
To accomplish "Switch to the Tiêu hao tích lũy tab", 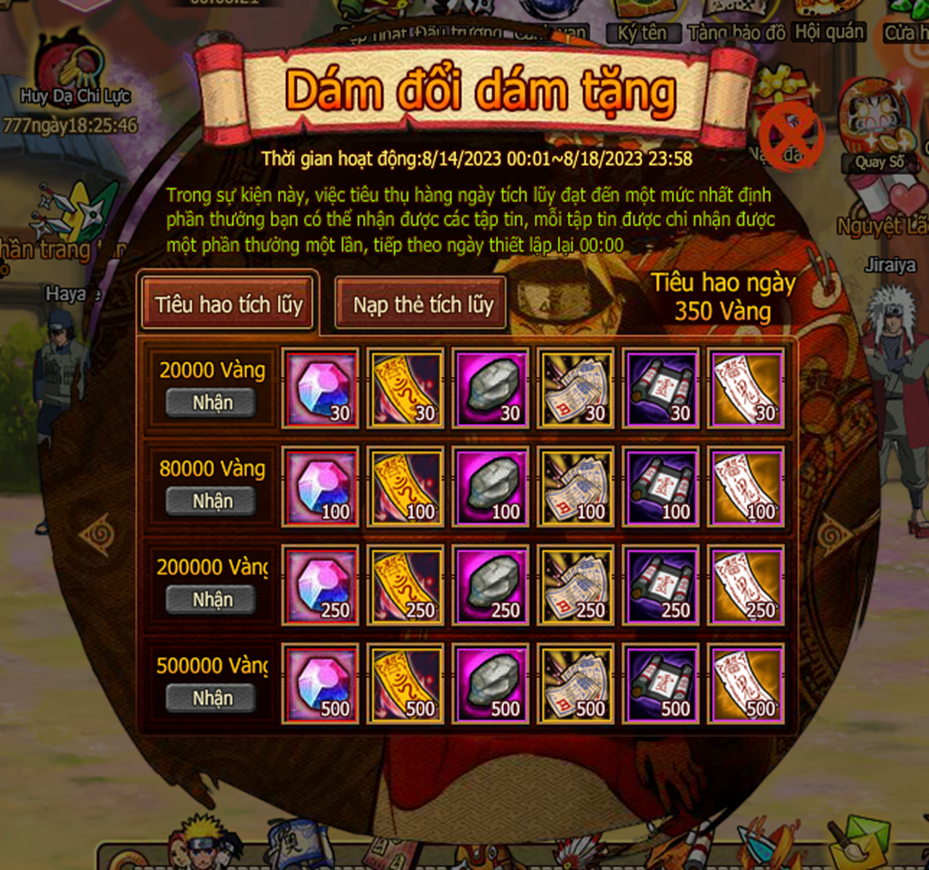I will coord(228,303).
